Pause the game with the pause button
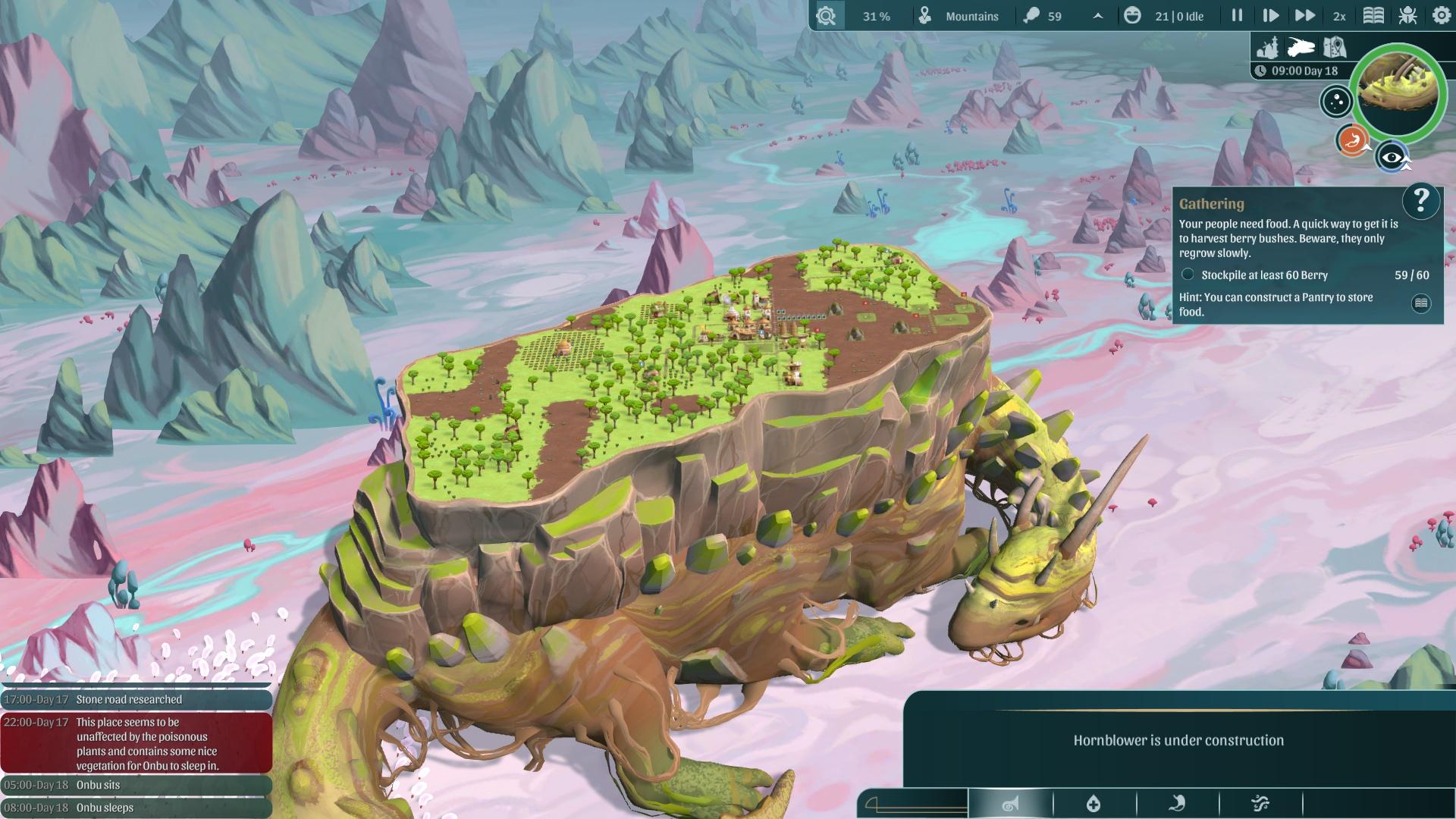 pyautogui.click(x=1237, y=15)
